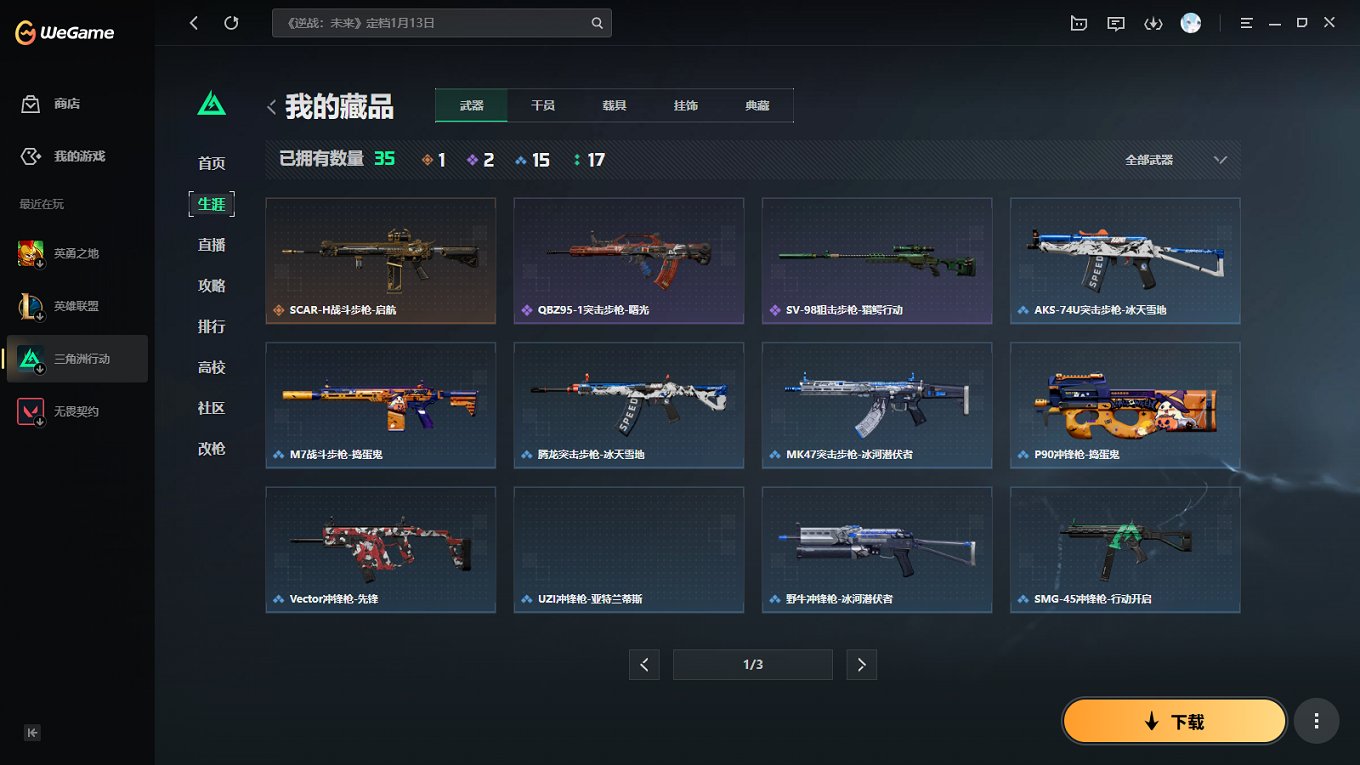Go to 排行 in the game navigation
Screen dimensions: 1360x765
click(211, 326)
